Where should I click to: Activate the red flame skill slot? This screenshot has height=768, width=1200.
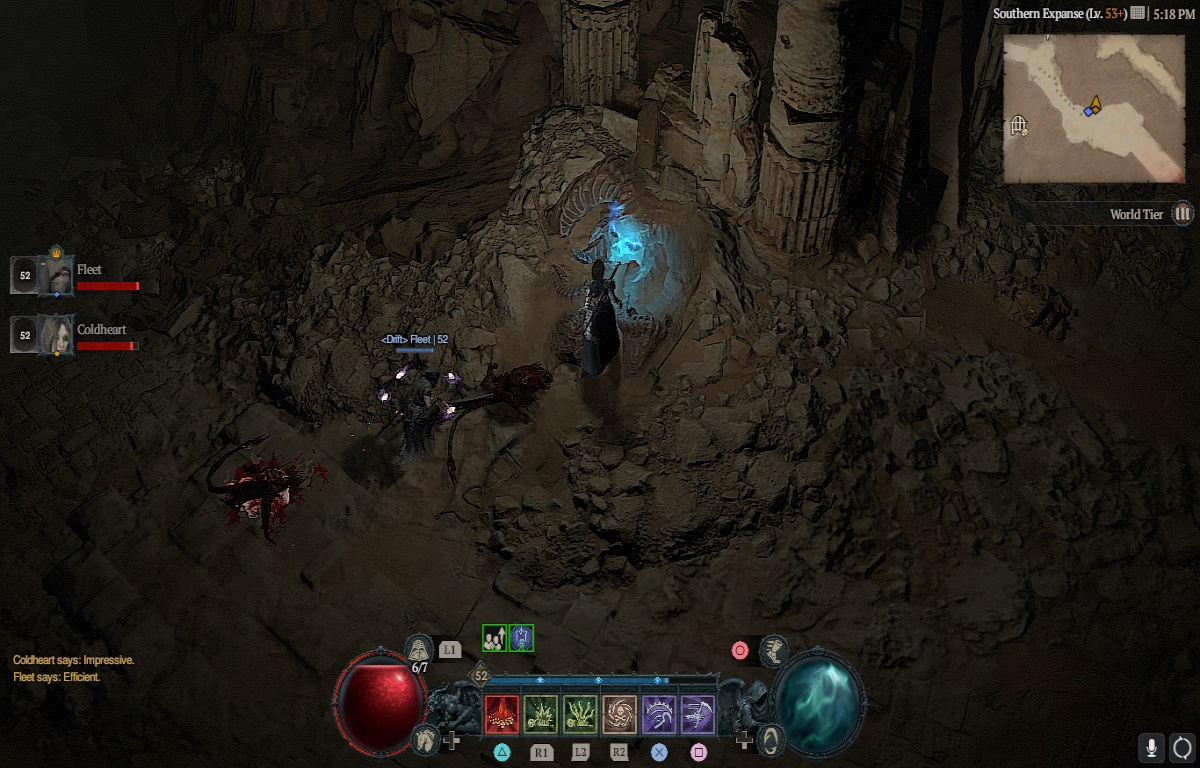tap(502, 714)
